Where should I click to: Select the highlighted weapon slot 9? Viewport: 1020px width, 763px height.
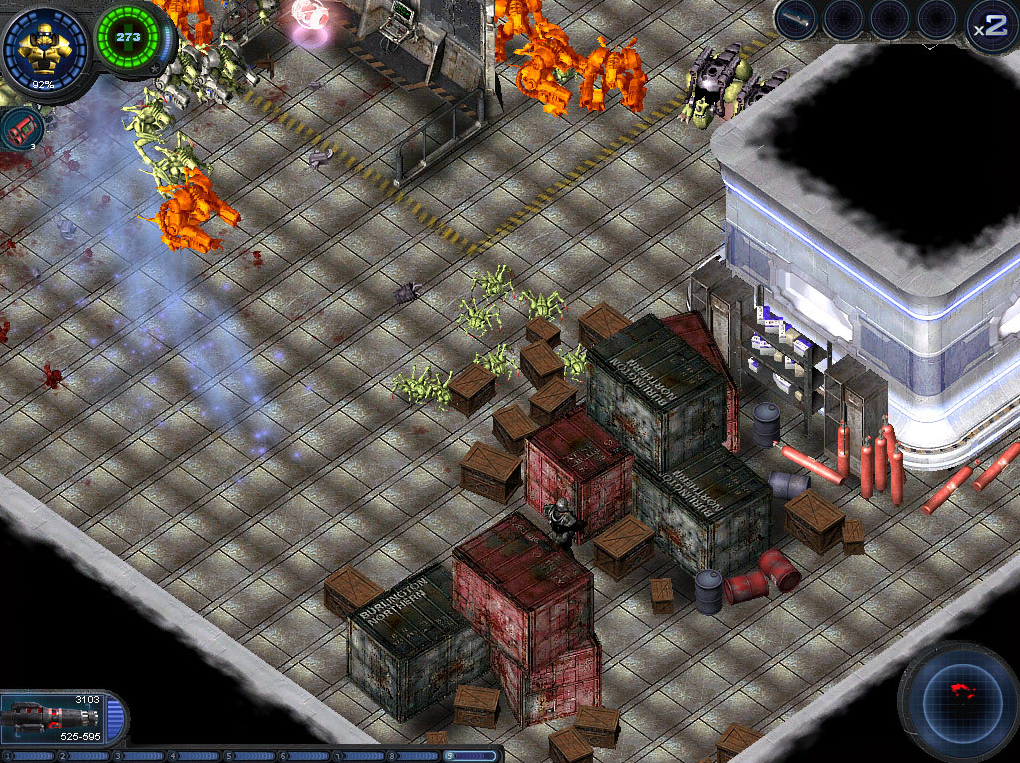click(x=471, y=756)
